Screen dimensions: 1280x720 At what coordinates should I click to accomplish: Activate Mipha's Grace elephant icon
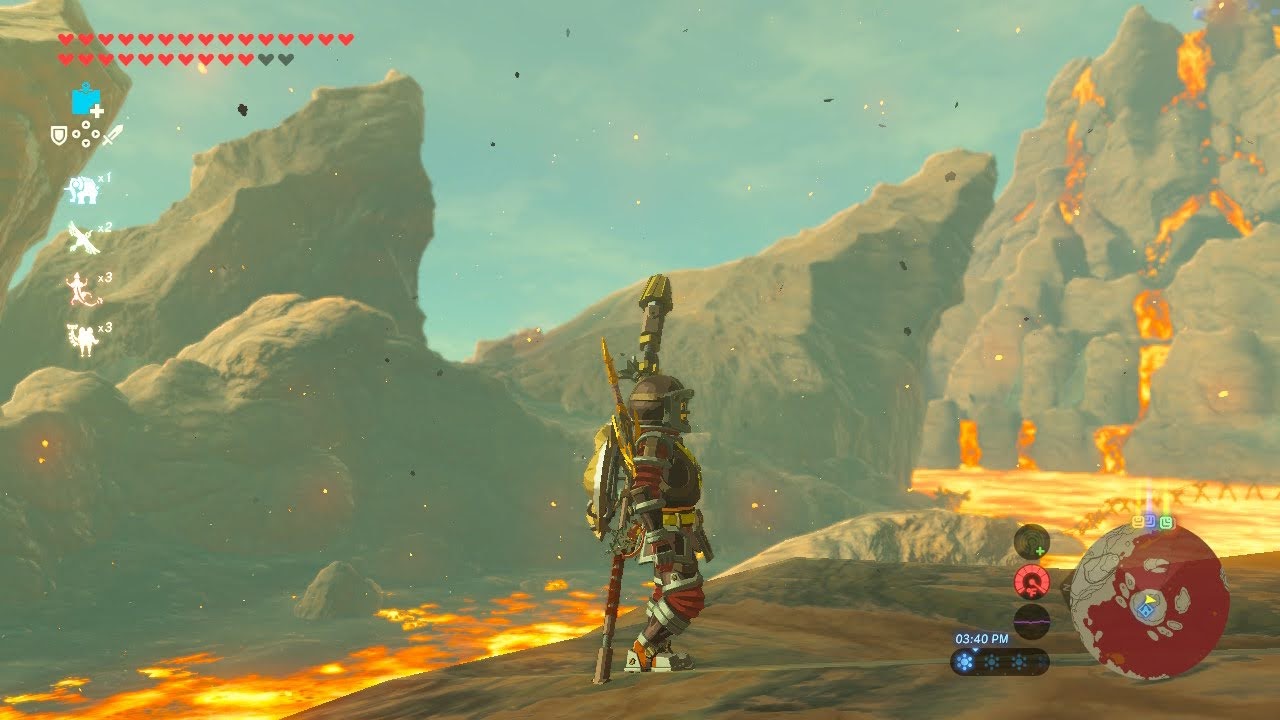pyautogui.click(x=82, y=190)
